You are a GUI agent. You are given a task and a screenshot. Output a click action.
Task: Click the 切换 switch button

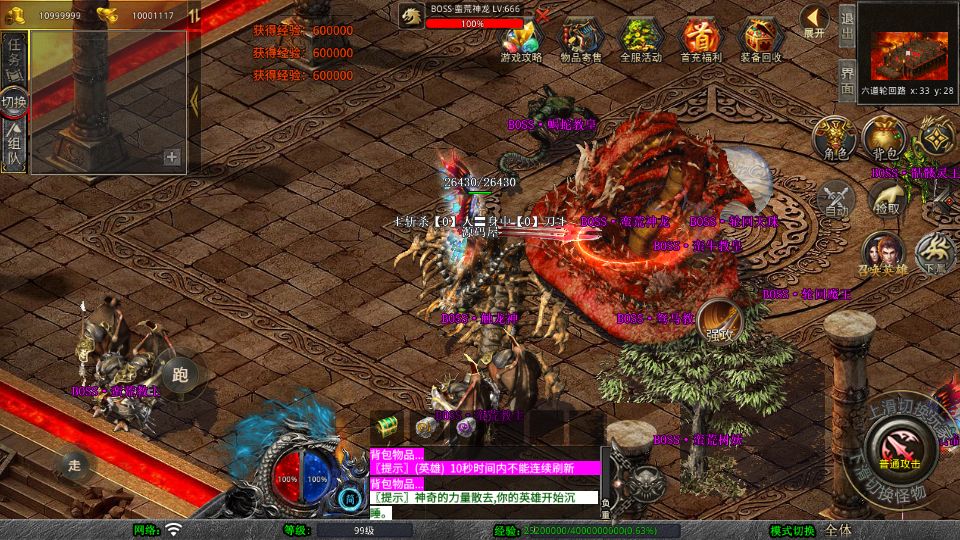pyautogui.click(x=14, y=101)
